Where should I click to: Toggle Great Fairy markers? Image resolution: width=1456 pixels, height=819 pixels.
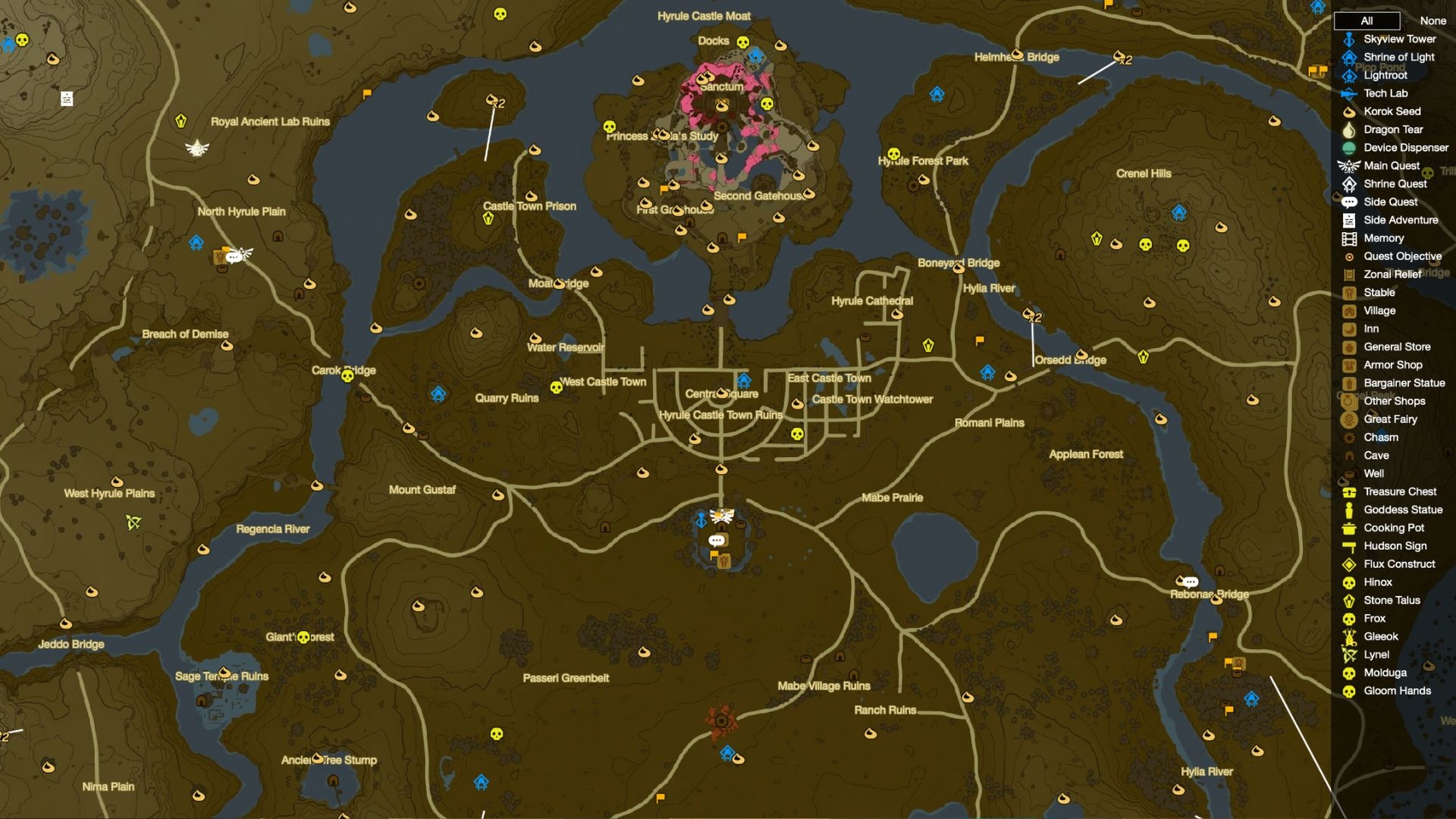pyautogui.click(x=1390, y=419)
